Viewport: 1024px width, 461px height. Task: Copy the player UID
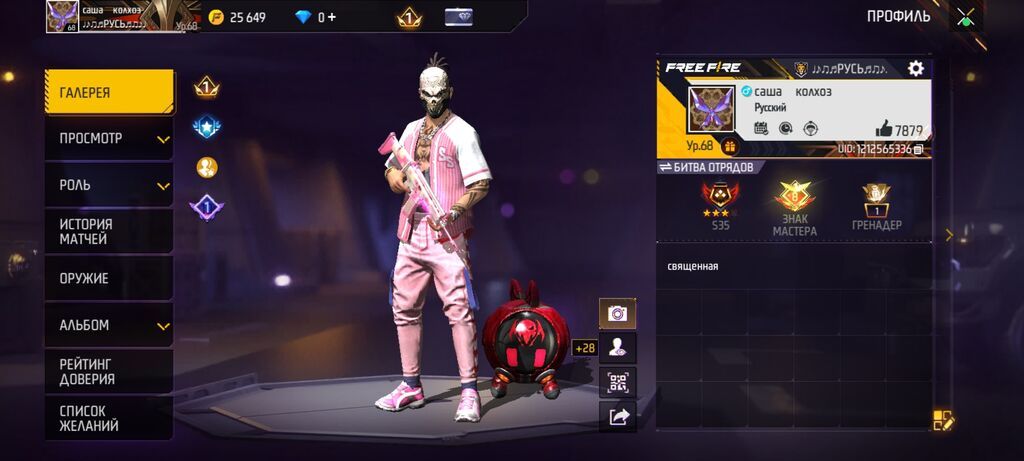pyautogui.click(x=918, y=149)
